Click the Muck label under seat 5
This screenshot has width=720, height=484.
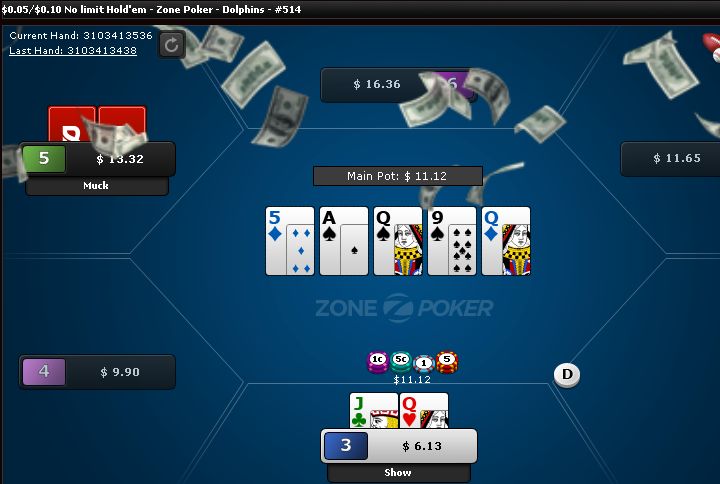coord(97,186)
